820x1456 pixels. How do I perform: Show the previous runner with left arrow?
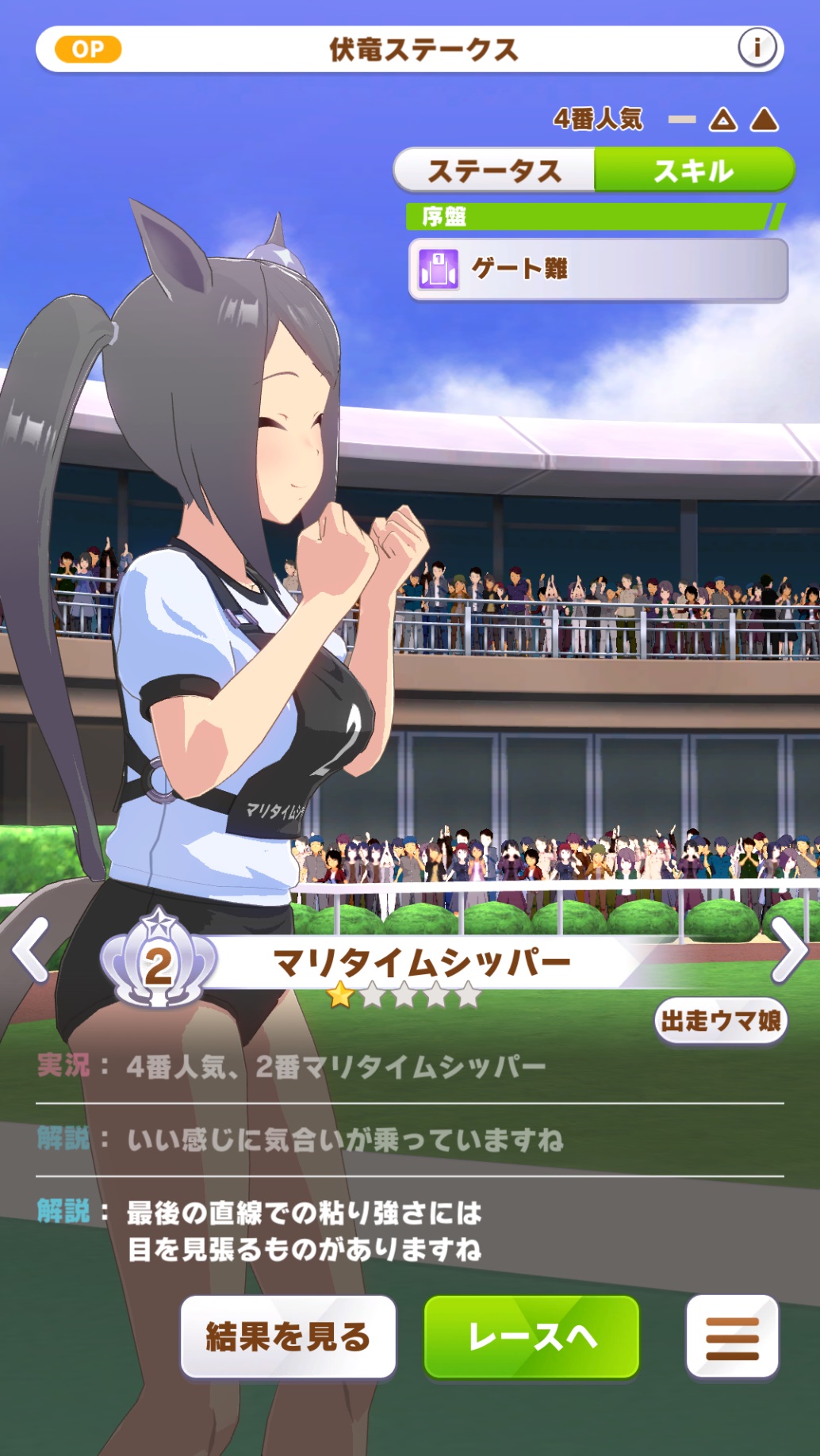point(32,950)
